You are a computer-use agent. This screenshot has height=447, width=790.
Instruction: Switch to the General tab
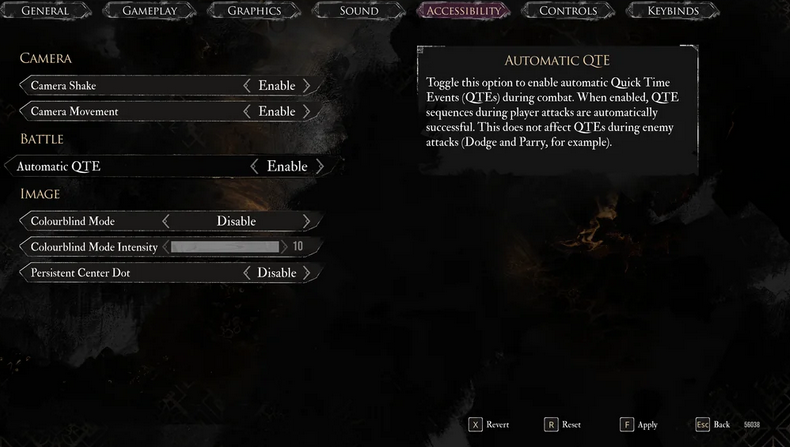click(x=45, y=11)
